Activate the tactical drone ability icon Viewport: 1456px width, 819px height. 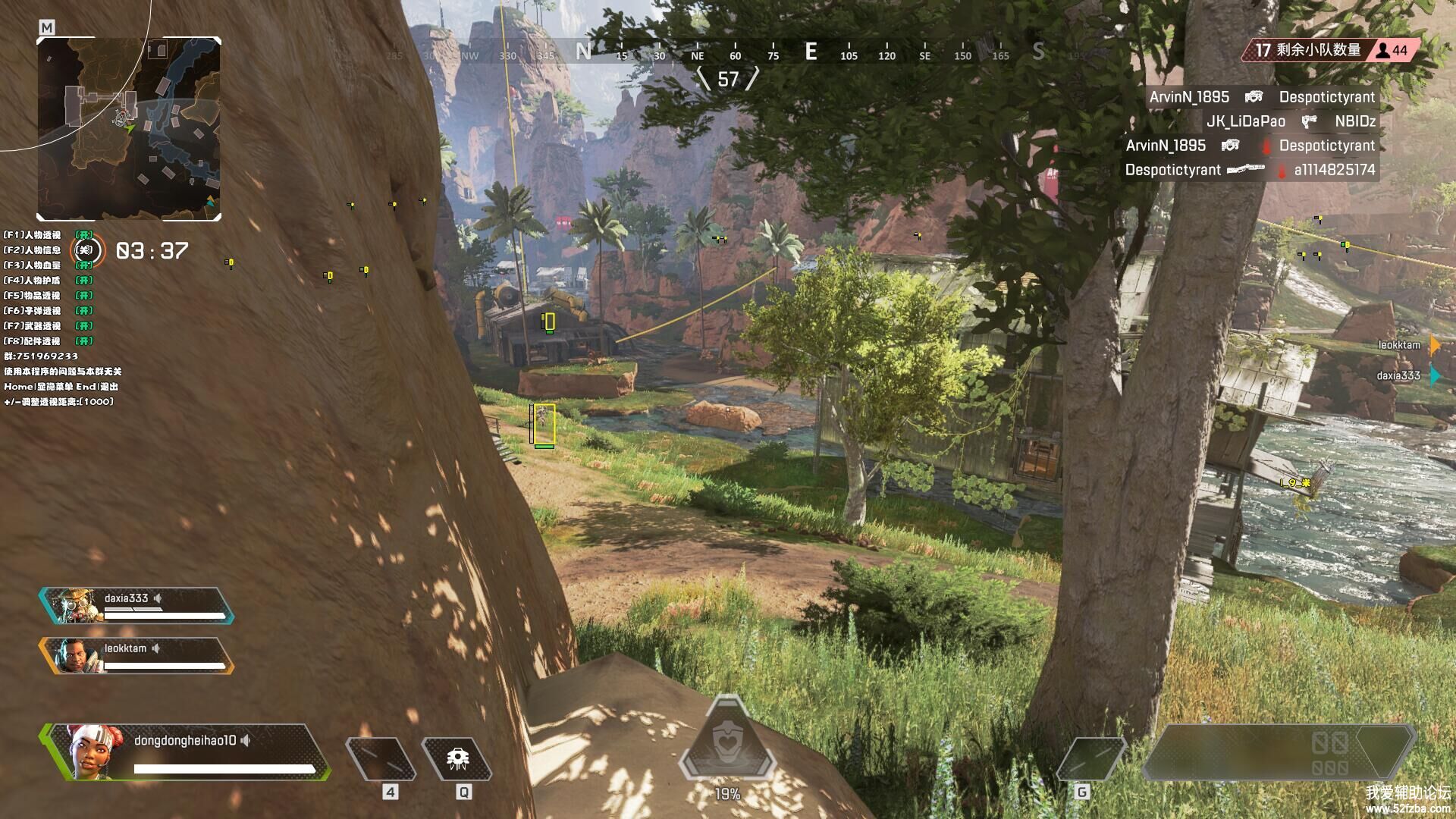point(457,758)
